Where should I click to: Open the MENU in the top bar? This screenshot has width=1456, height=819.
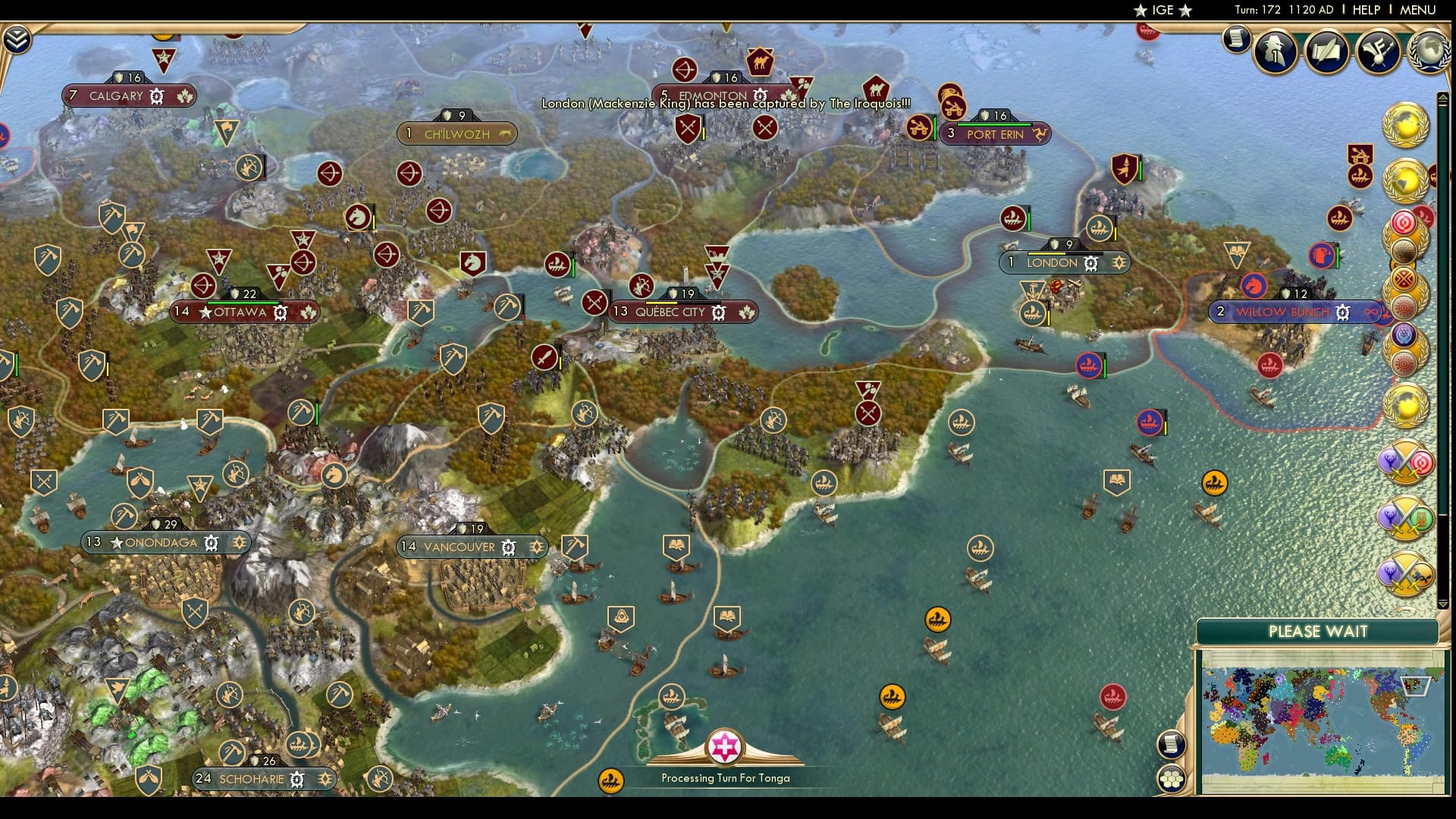click(x=1417, y=10)
